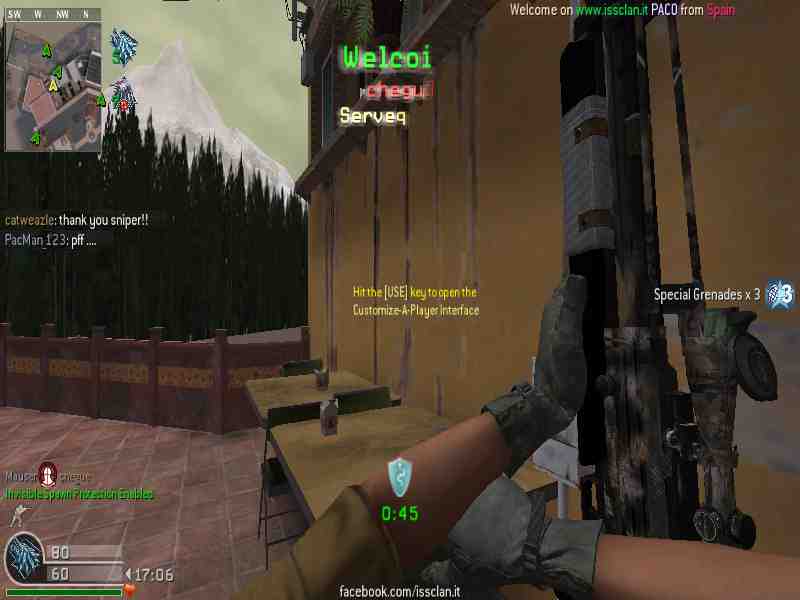Screen dimensions: 800x600
Task: Click the team emblem marked with a red dot
Action: [x=123, y=94]
